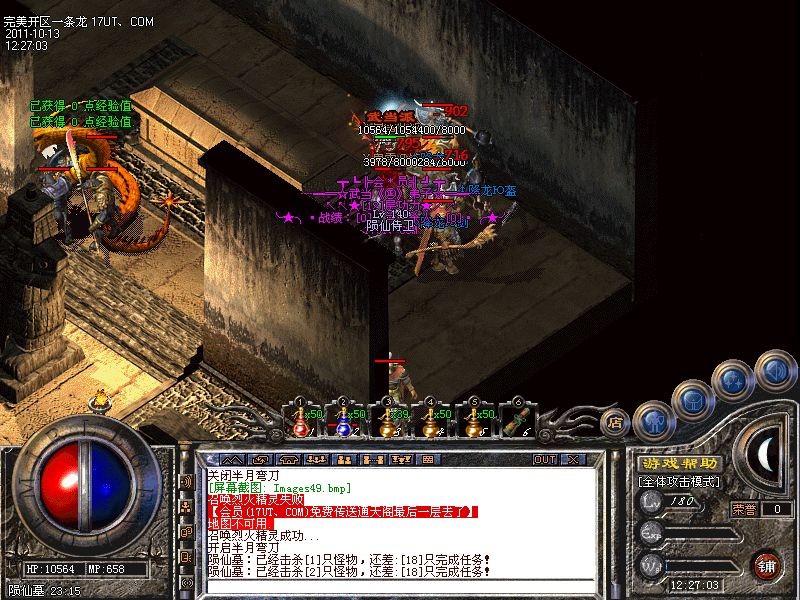Click the top speaker icon left of chat

tap(186, 482)
